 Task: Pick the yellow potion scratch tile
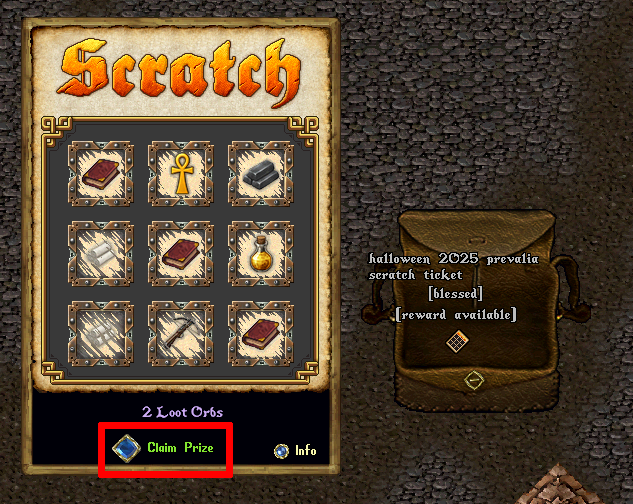point(260,252)
